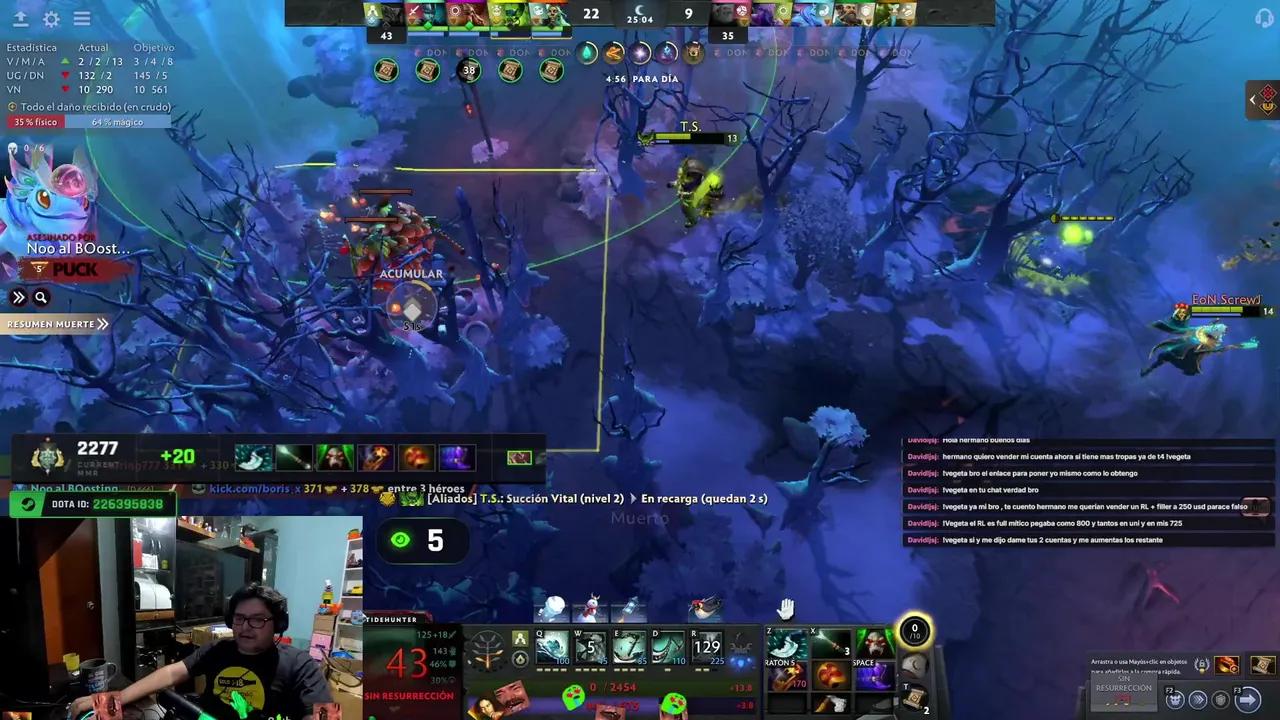Image resolution: width=1280 pixels, height=720 pixels.
Task: Click the hold-position hand icon above the HUD
Action: click(x=785, y=607)
